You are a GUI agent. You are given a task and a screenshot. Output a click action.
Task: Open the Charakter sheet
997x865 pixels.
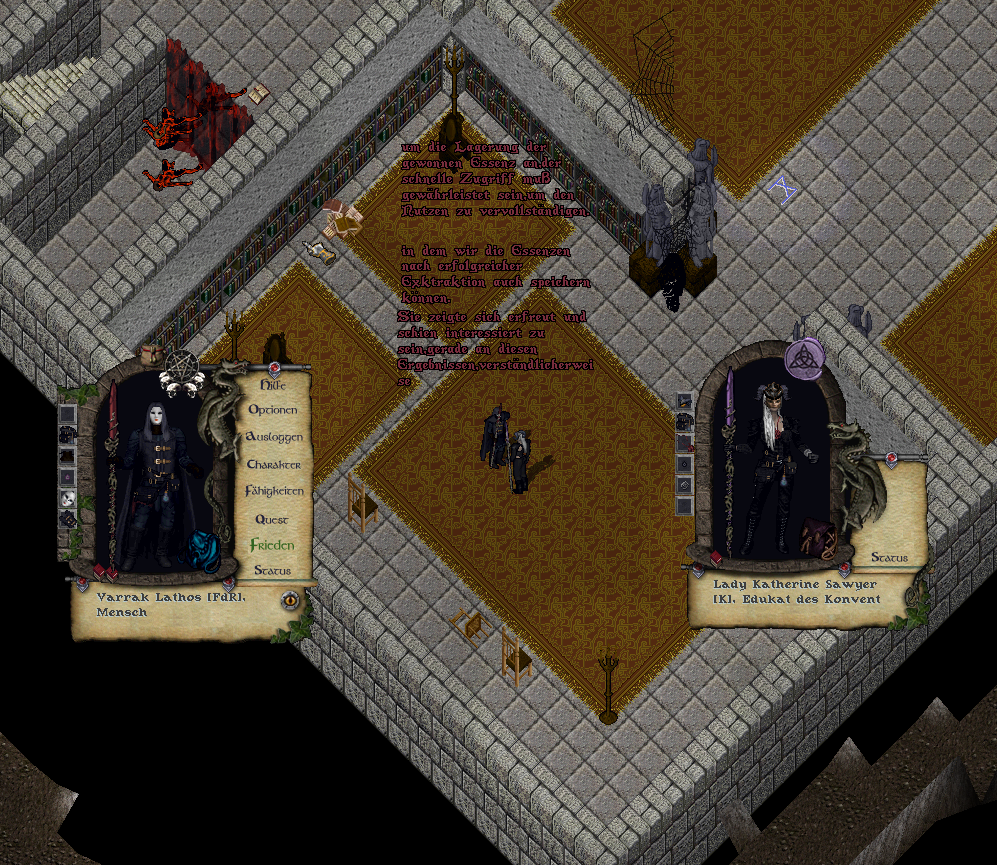pyautogui.click(x=273, y=465)
